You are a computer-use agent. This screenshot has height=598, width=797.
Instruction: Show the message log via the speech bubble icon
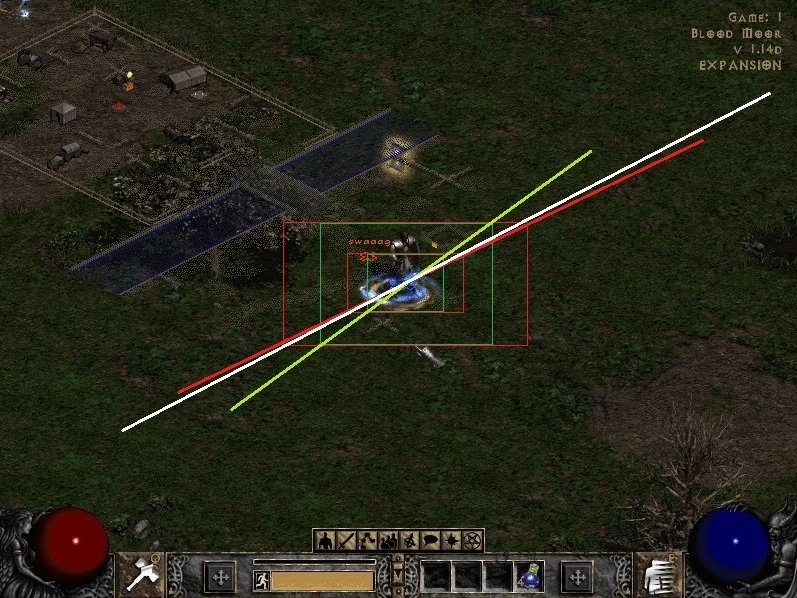pyautogui.click(x=430, y=541)
